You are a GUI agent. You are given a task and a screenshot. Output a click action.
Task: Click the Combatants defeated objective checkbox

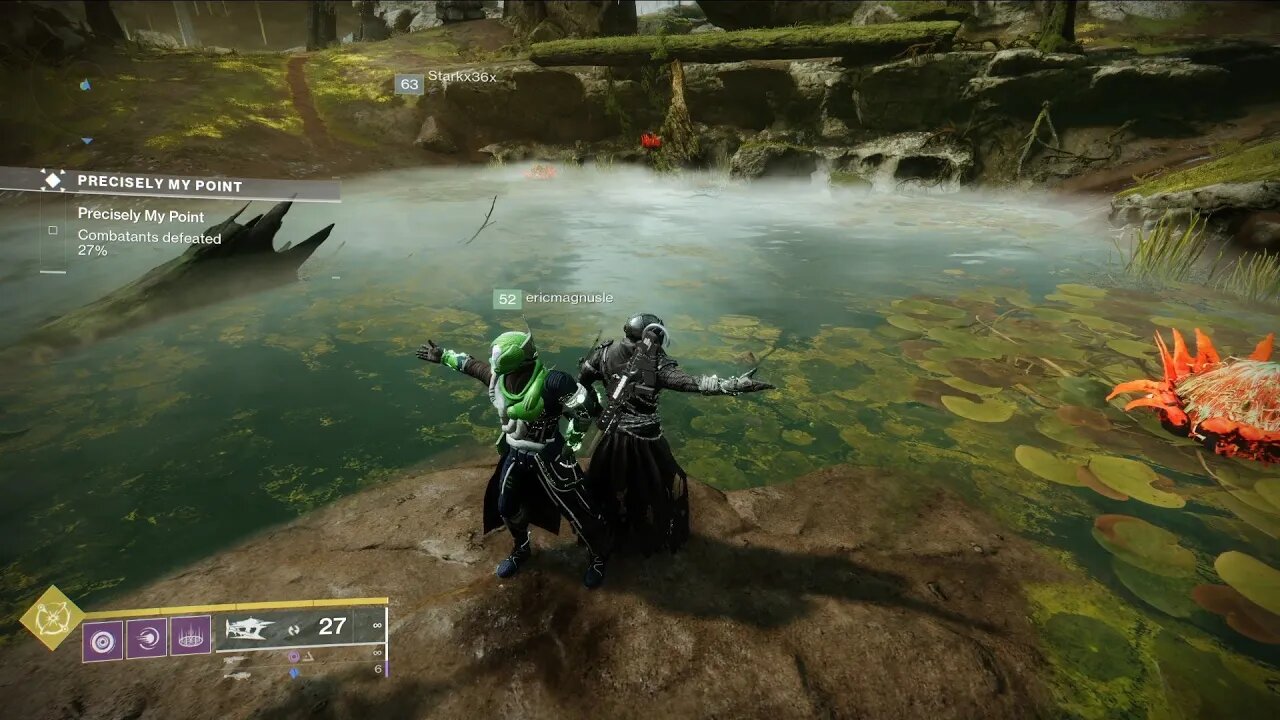[53, 230]
